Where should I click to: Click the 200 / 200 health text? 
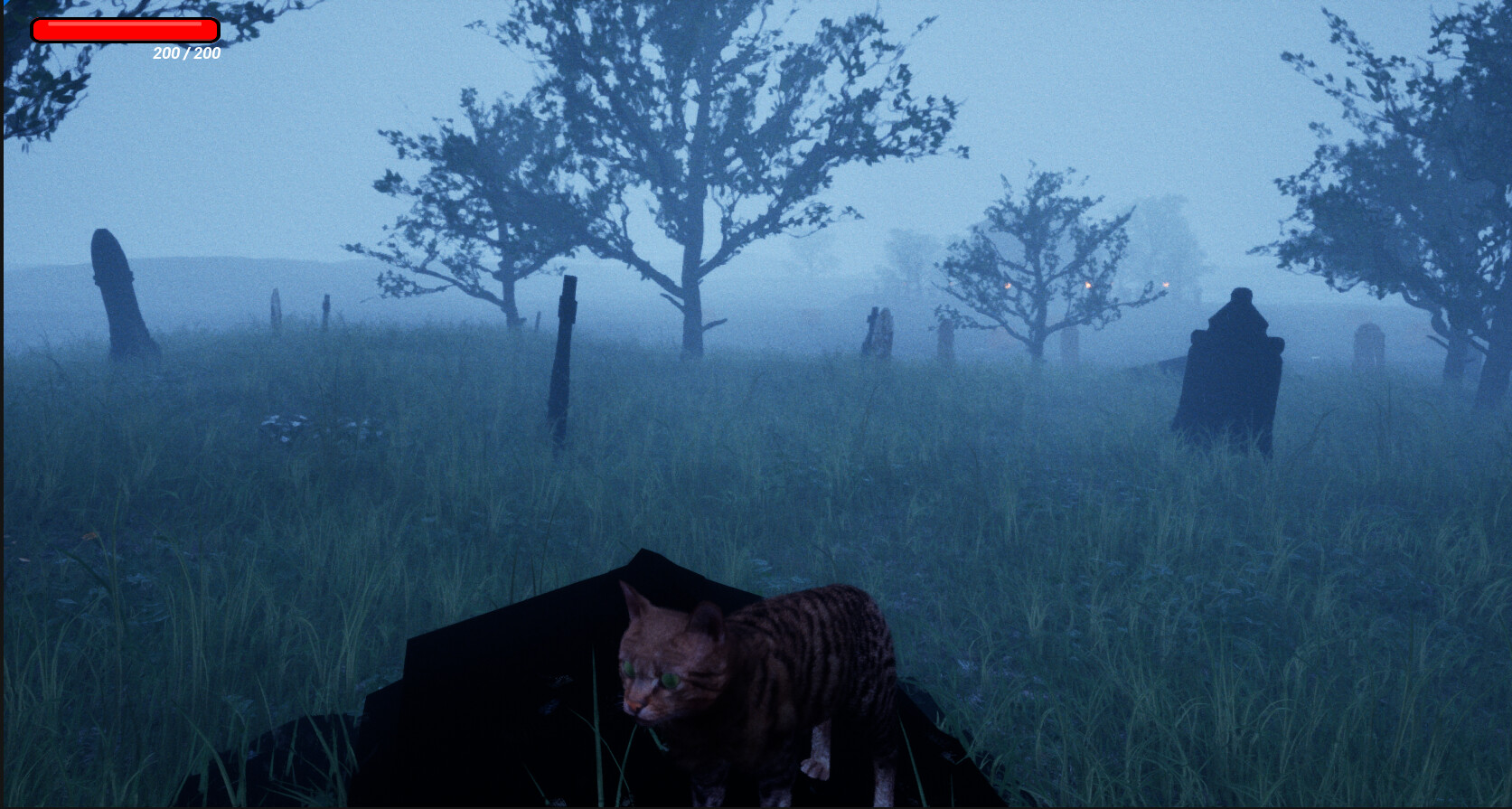pos(185,53)
